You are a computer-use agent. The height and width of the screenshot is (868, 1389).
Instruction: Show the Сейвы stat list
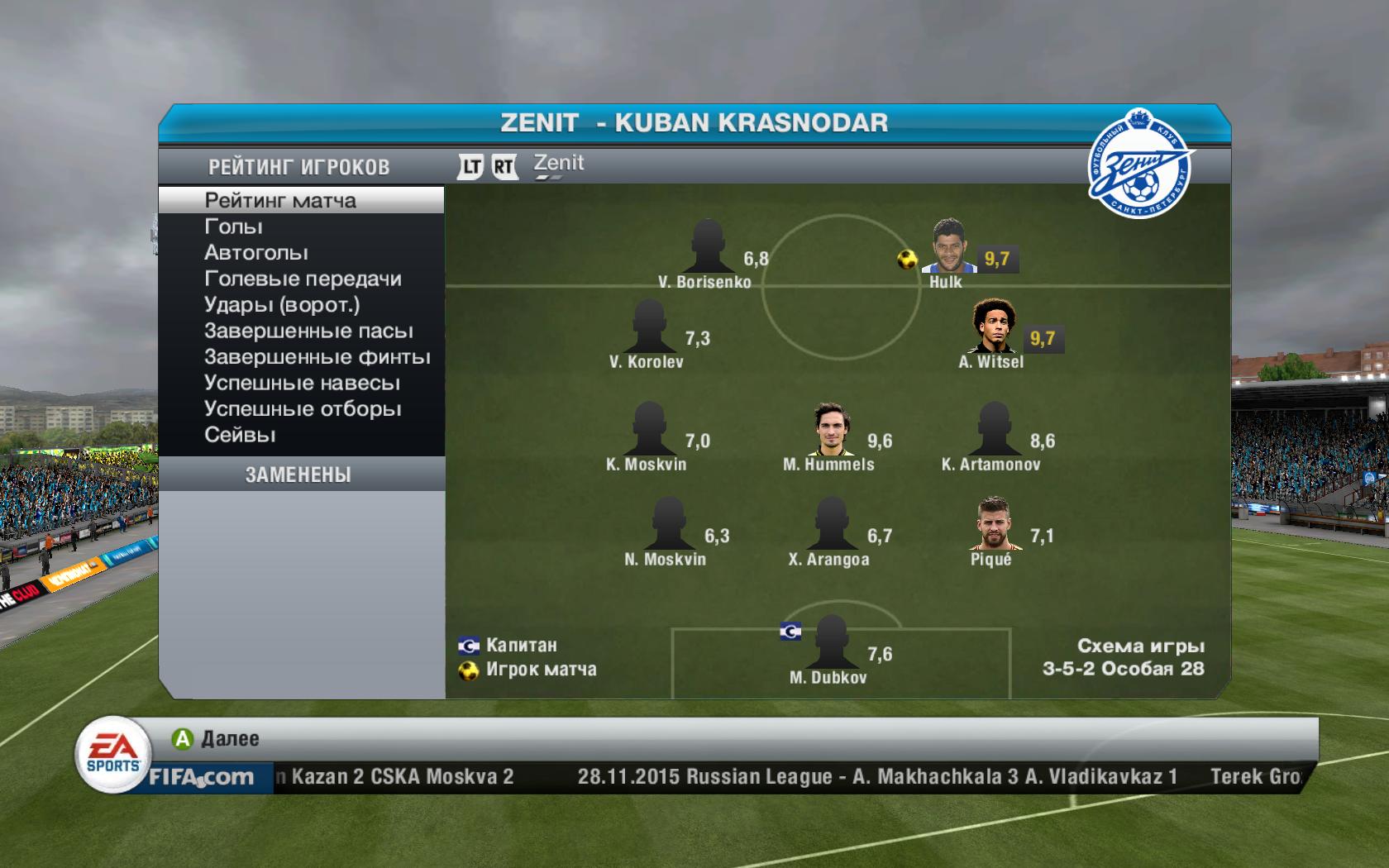click(x=240, y=435)
